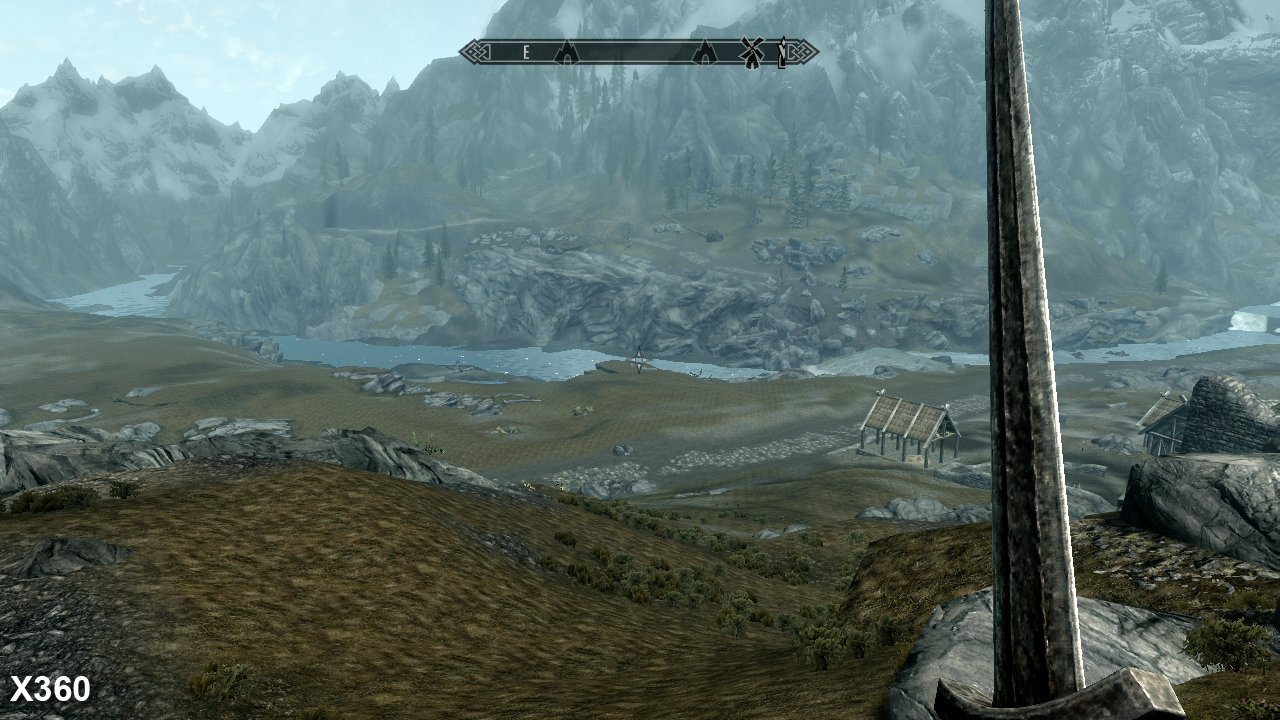Choose the cave marker beside the windmill icon
The height and width of the screenshot is (720, 1280).
[x=705, y=53]
